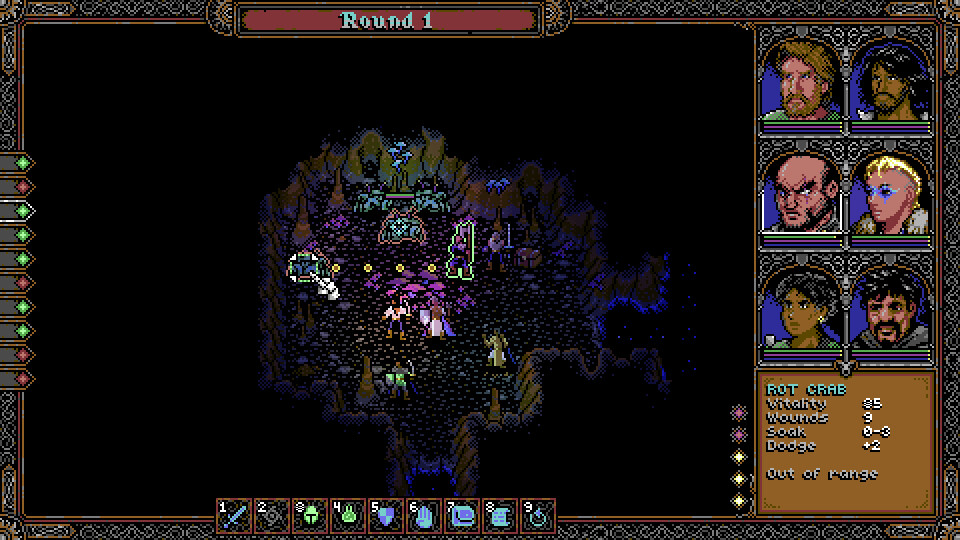Click the circular arrow end-turn icon
The height and width of the screenshot is (540, 960).
pyautogui.click(x=539, y=516)
